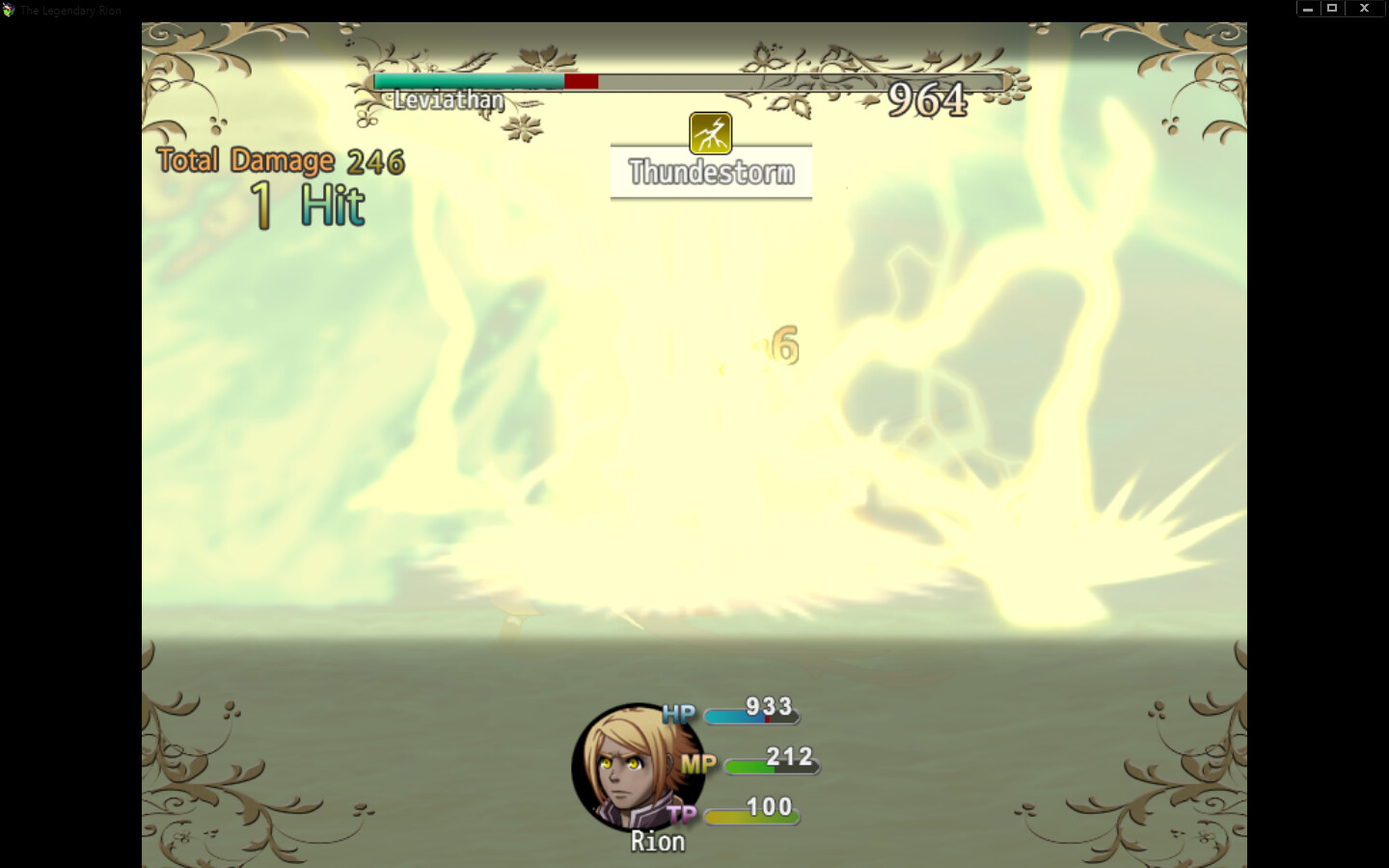Click Rion's TP gauge showing 100
This screenshot has width=1389, height=868.
pyautogui.click(x=752, y=815)
